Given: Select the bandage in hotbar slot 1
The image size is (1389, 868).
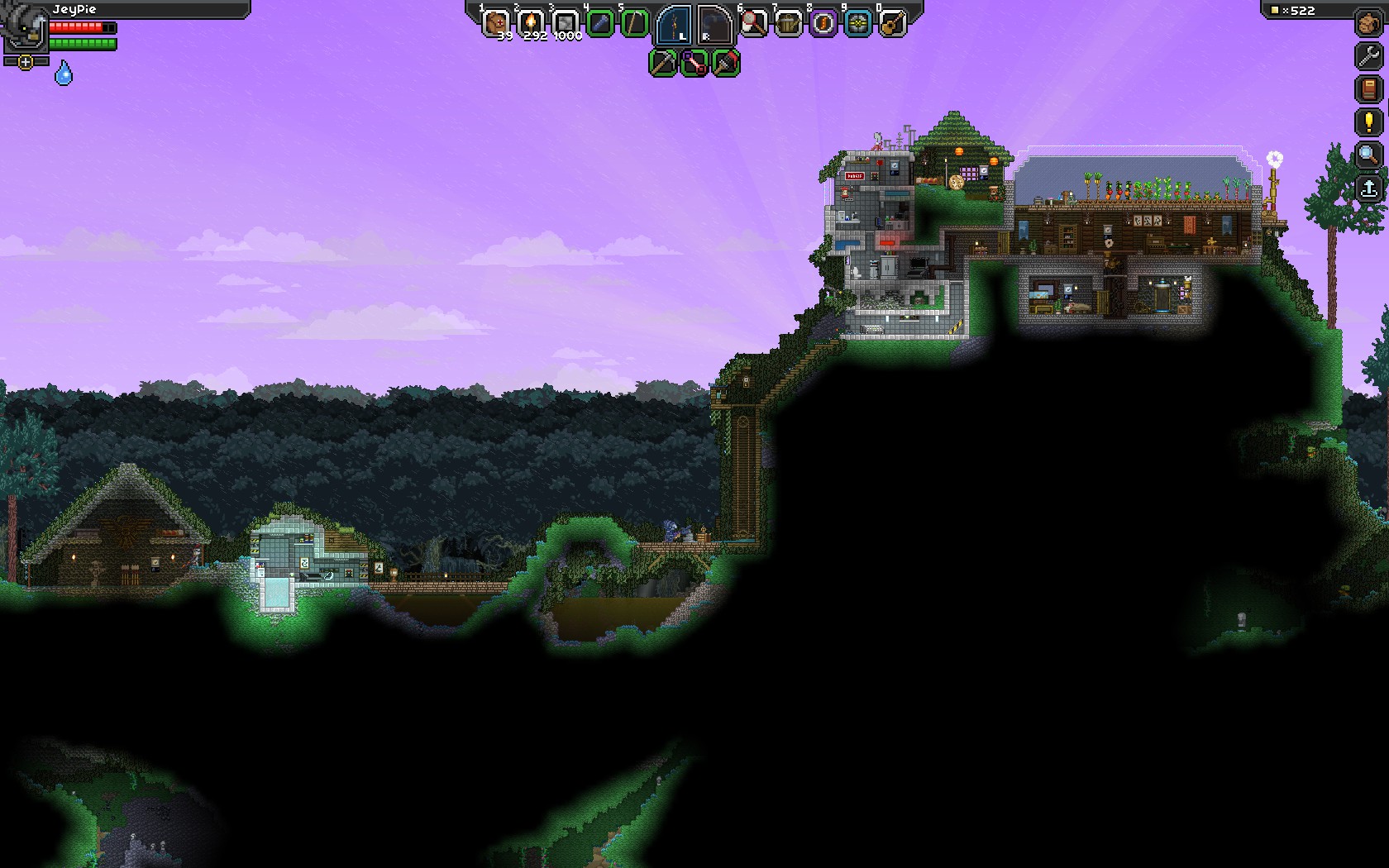Looking at the screenshot, I should point(495,22).
